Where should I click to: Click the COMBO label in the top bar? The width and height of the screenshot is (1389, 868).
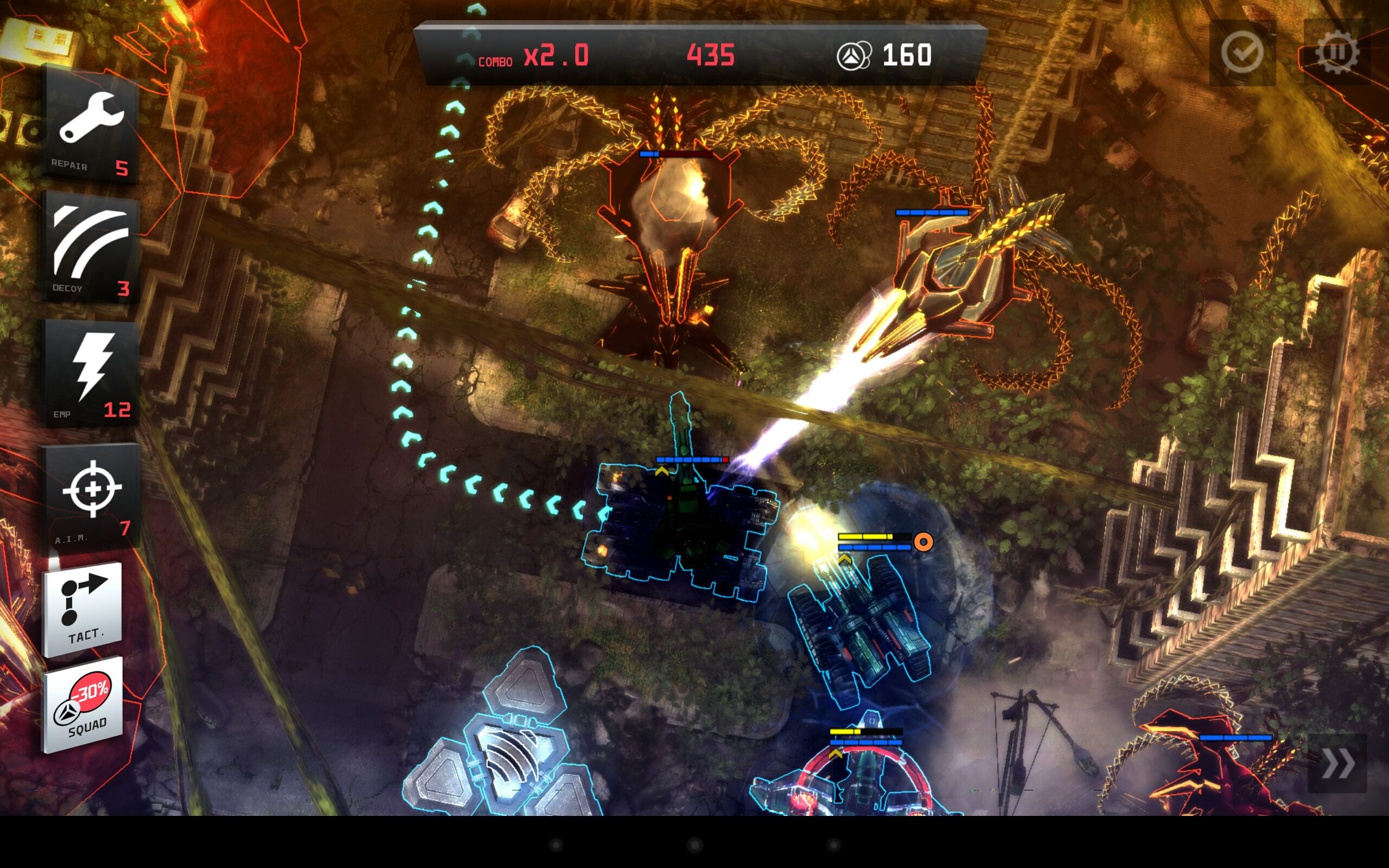pyautogui.click(x=495, y=61)
